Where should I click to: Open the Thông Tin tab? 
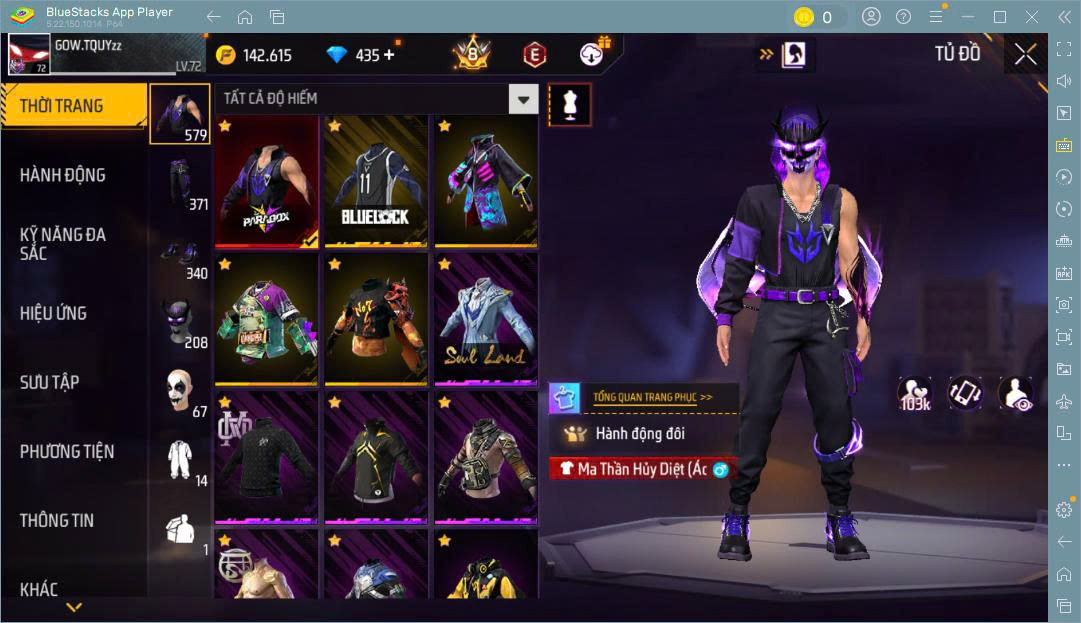[57, 520]
